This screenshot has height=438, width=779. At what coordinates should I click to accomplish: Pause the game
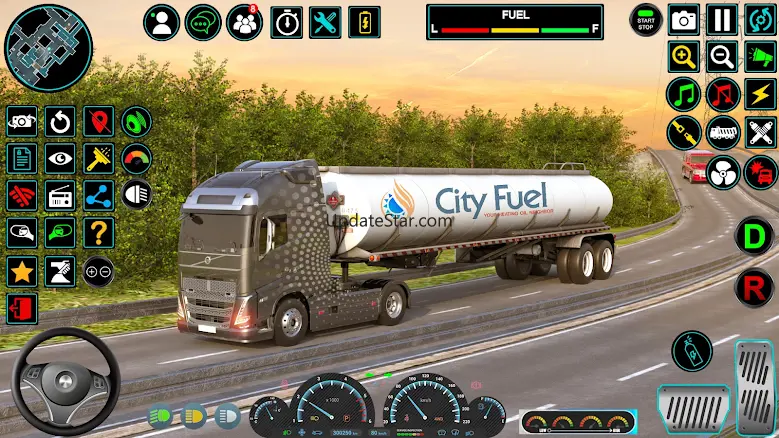click(x=721, y=19)
